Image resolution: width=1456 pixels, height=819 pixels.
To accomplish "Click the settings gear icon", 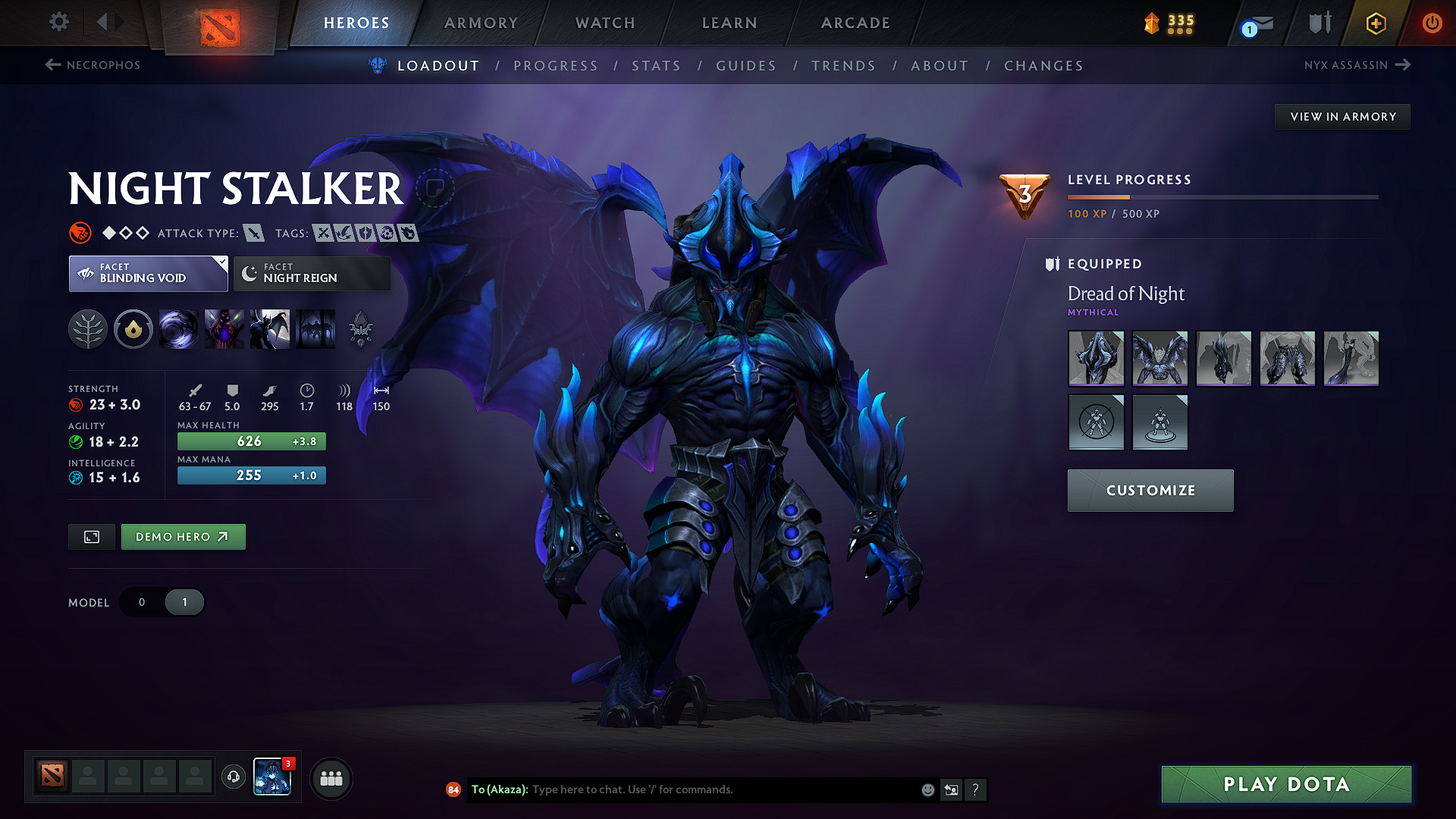I will pyautogui.click(x=58, y=22).
